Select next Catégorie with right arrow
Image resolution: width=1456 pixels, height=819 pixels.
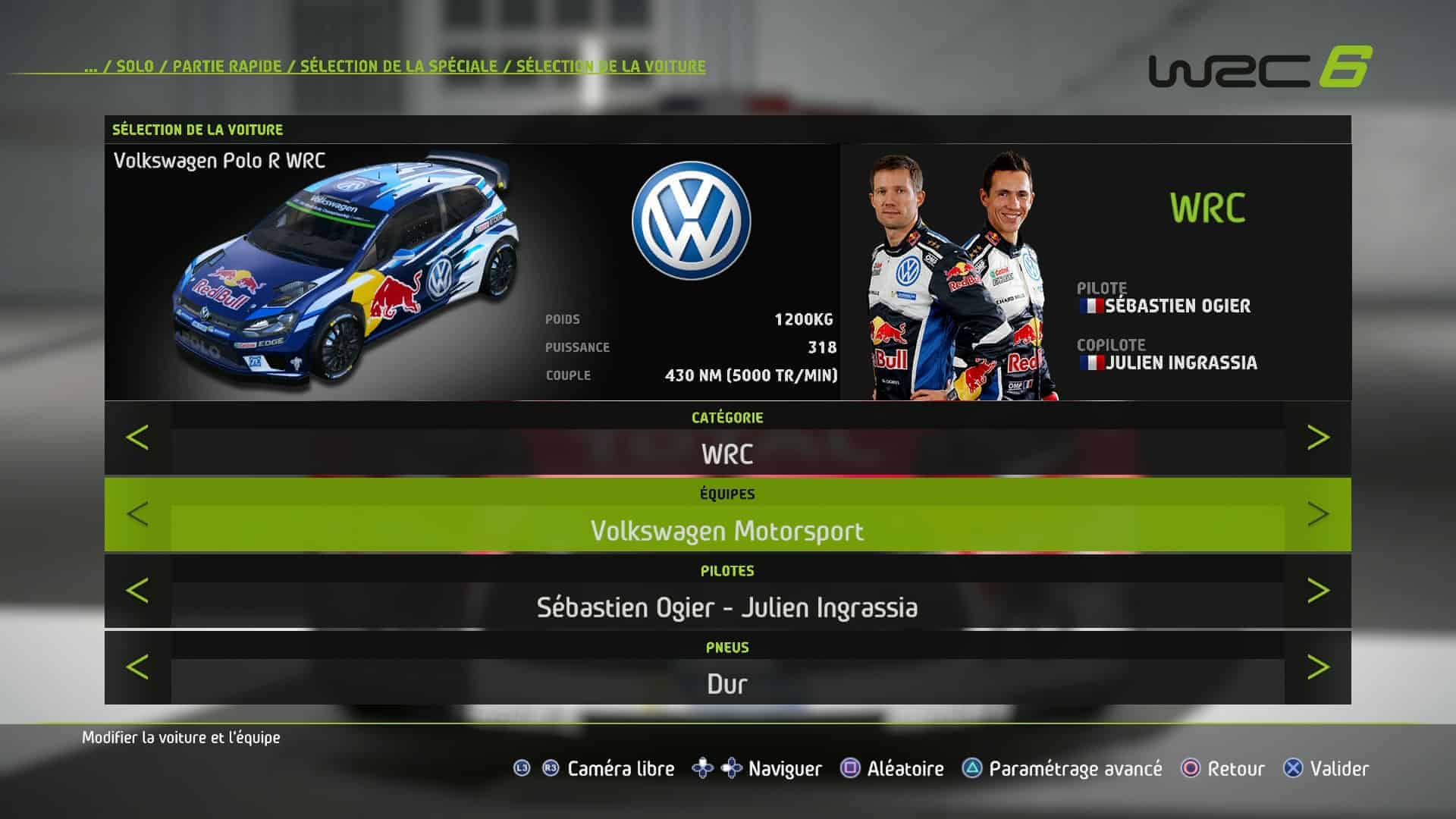coord(1318,438)
